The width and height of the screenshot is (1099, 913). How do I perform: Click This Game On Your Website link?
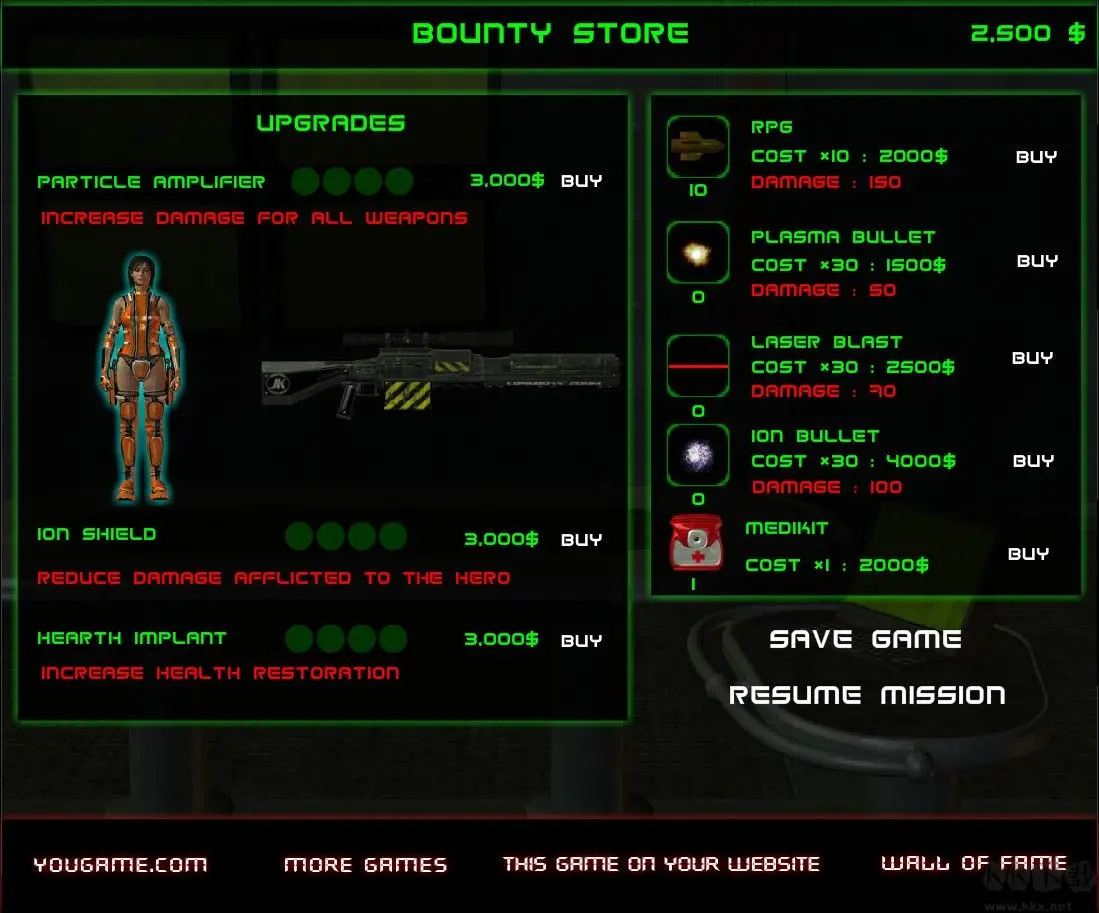661,864
